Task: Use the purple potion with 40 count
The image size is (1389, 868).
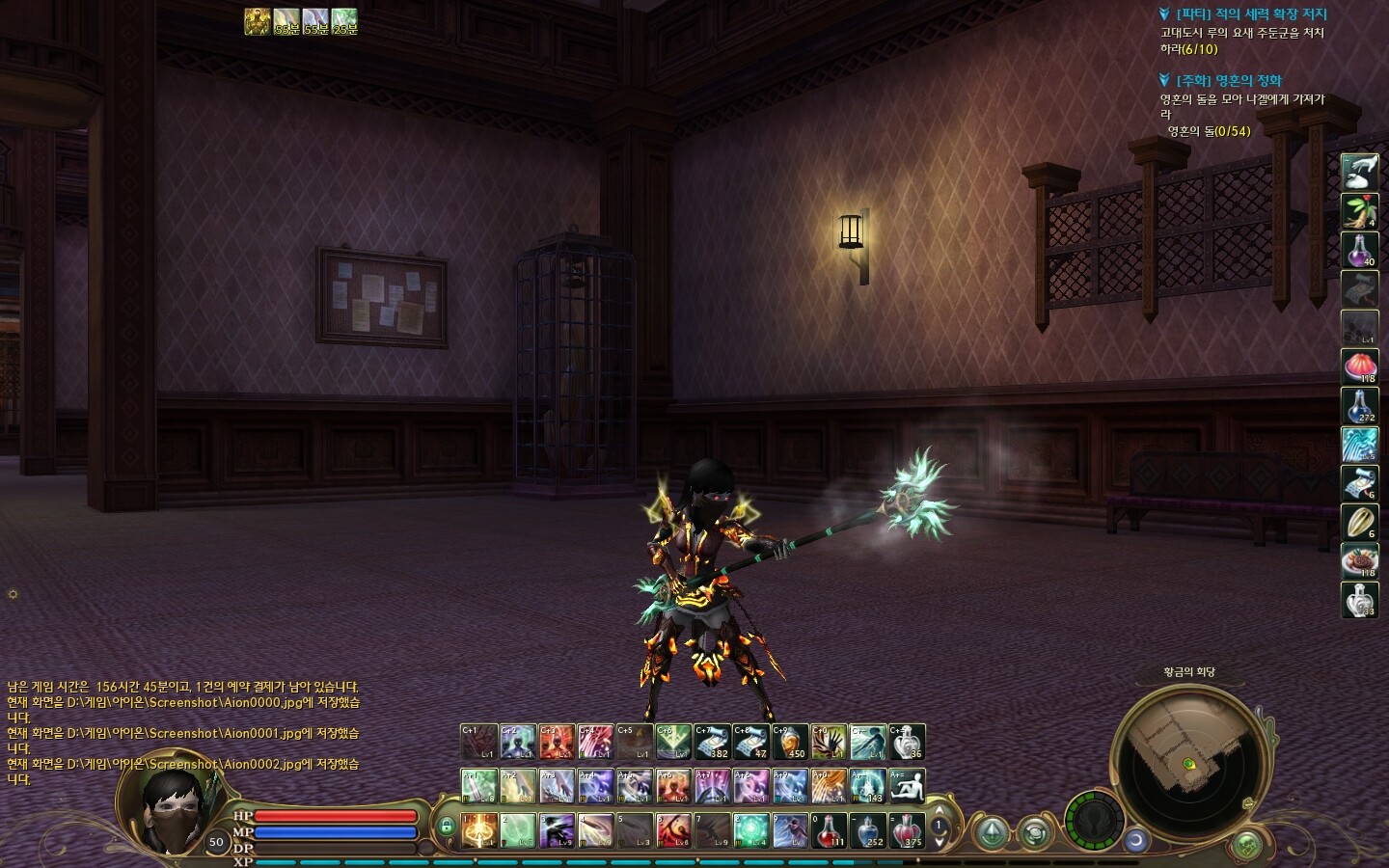Action: click(1360, 250)
